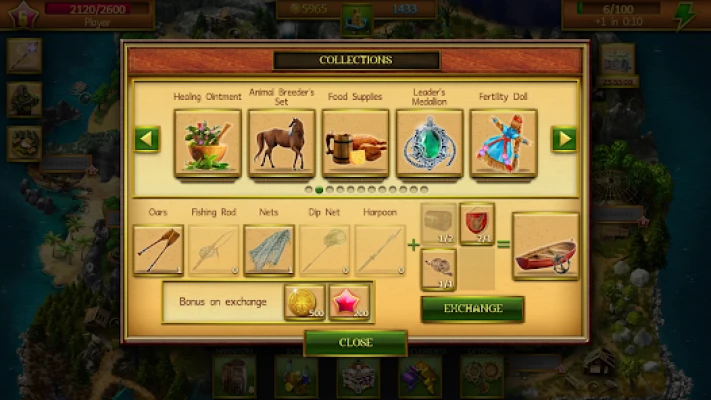Close the Collections window

click(355, 342)
